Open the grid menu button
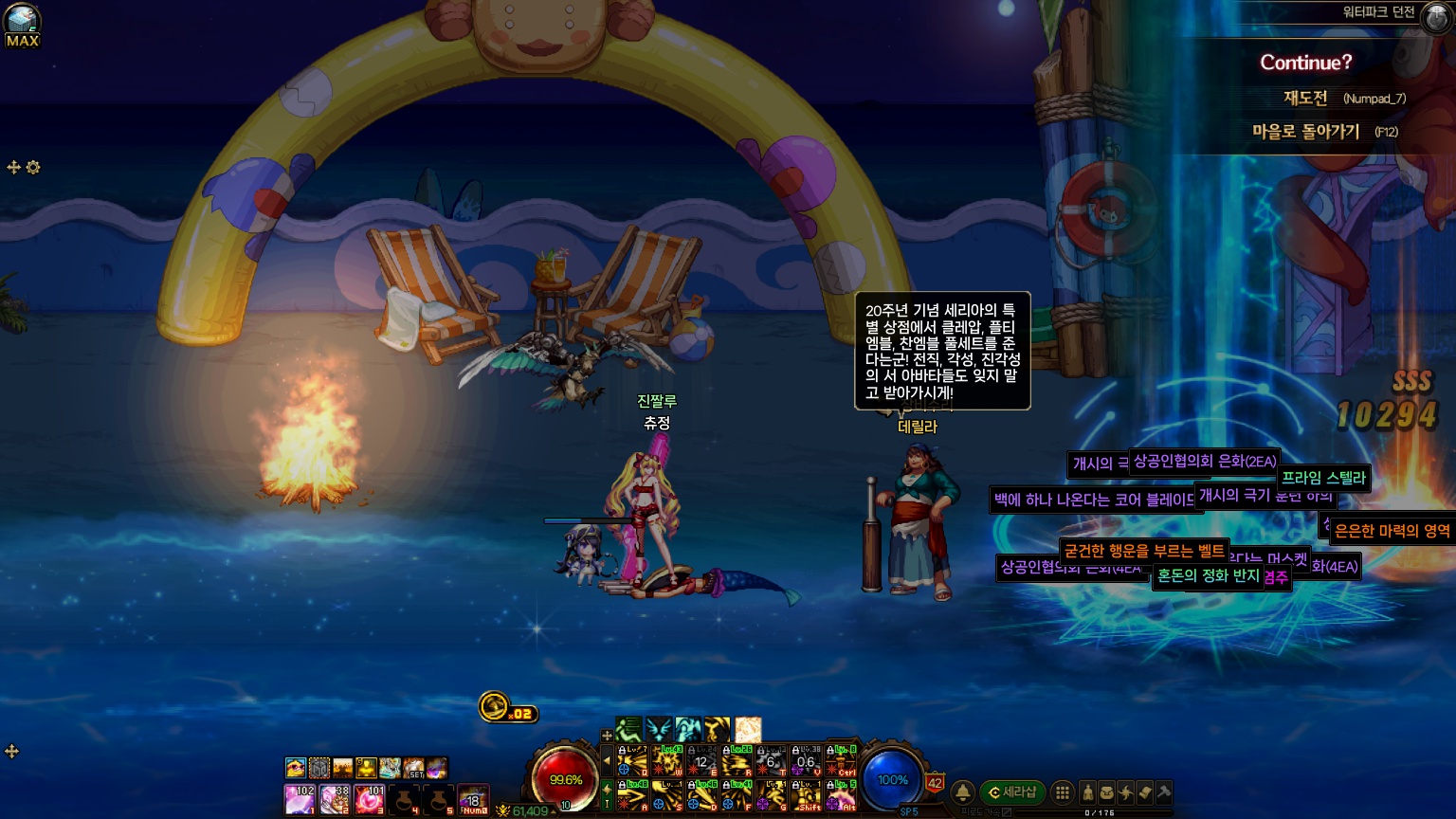 click(x=1063, y=792)
